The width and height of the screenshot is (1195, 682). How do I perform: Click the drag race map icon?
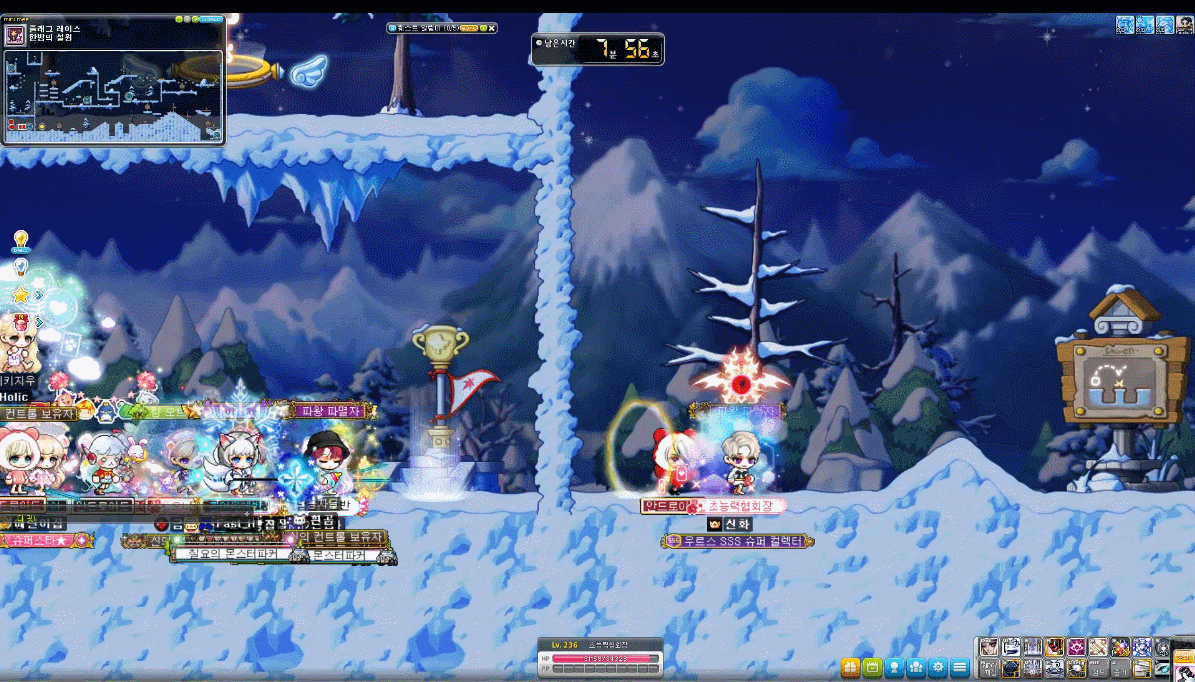click(x=15, y=35)
